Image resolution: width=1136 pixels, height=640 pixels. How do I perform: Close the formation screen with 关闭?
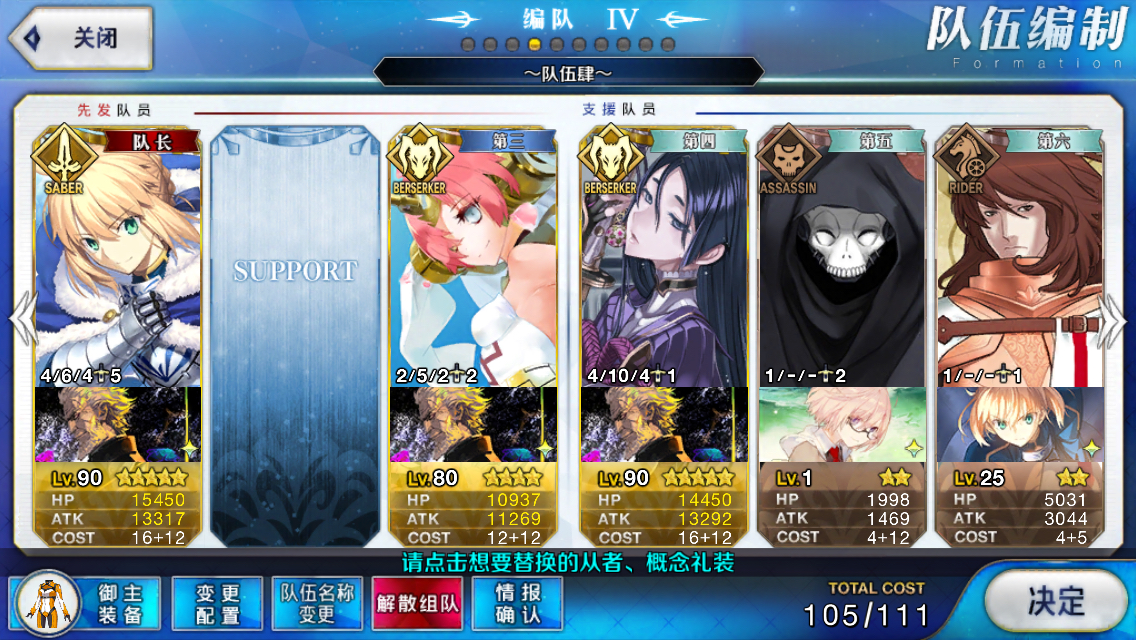(80, 38)
